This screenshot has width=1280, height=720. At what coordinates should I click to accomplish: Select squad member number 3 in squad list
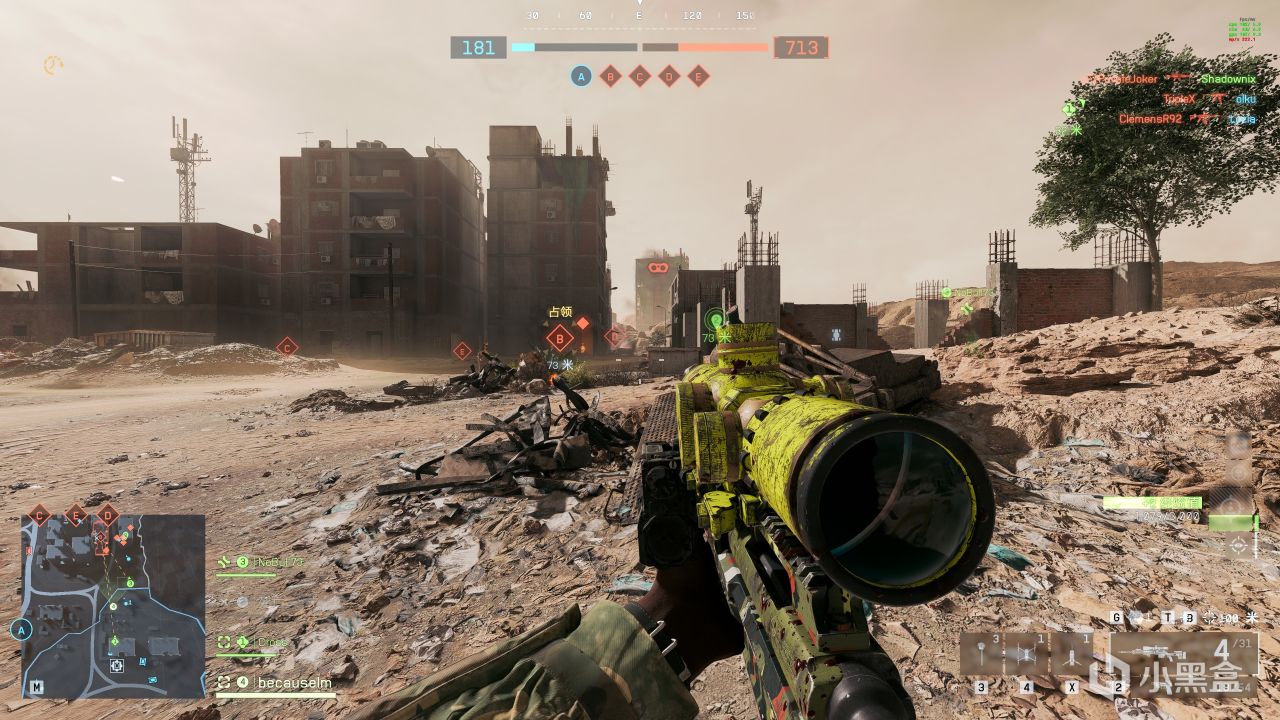pyautogui.click(x=262, y=563)
